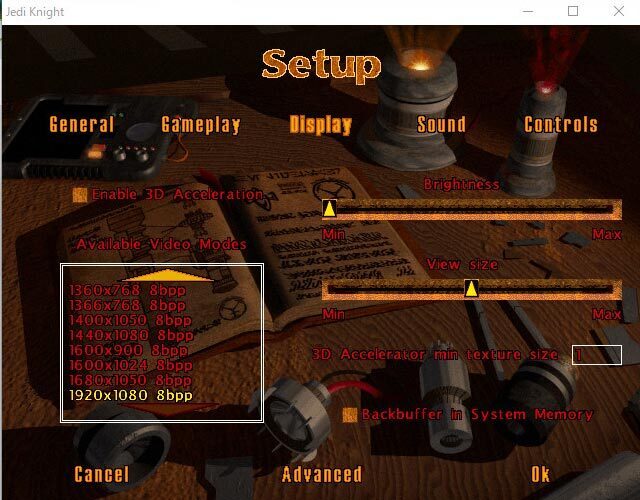Click the Brightness slider handle

pyautogui.click(x=329, y=209)
